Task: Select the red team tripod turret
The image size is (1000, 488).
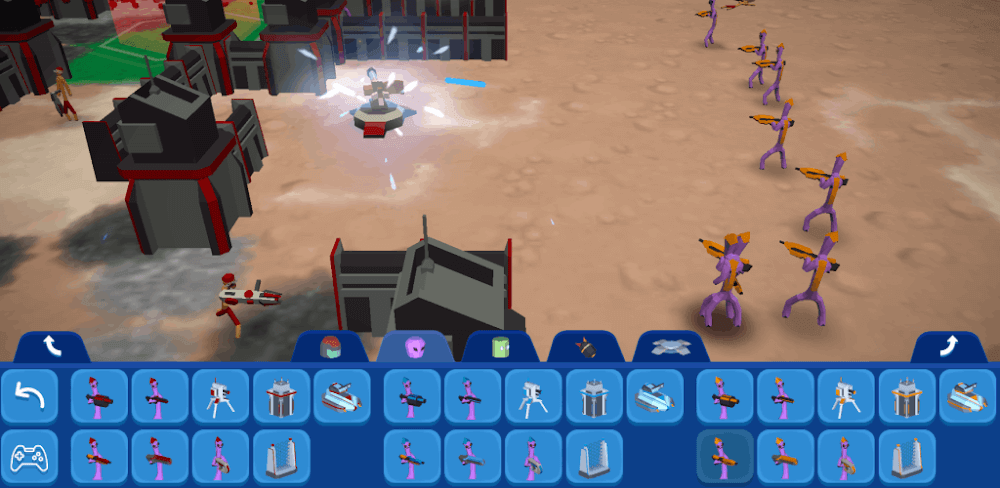Action: click(x=221, y=397)
